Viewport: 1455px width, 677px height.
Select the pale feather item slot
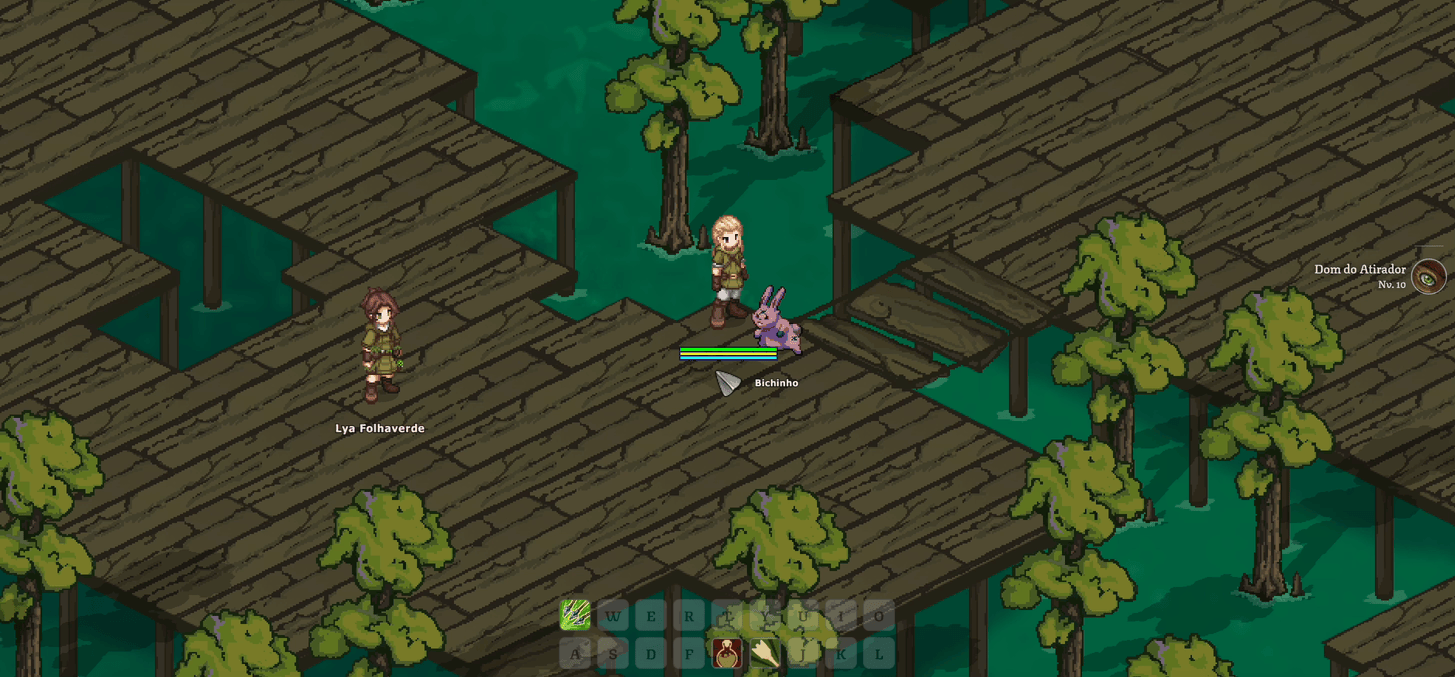pyautogui.click(x=765, y=654)
